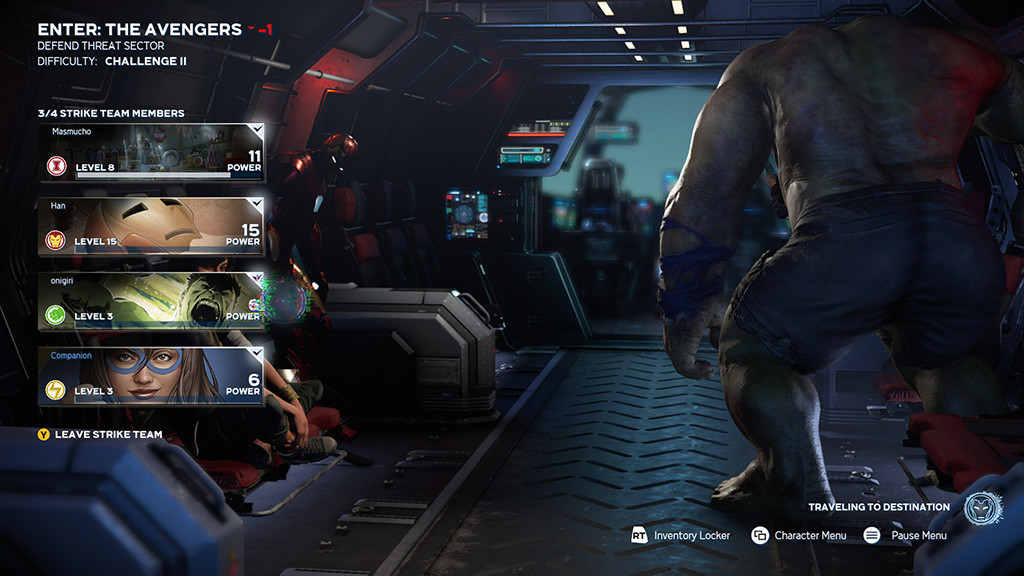Choose onigiri's Hulk team card
1024x576 pixels.
point(151,301)
